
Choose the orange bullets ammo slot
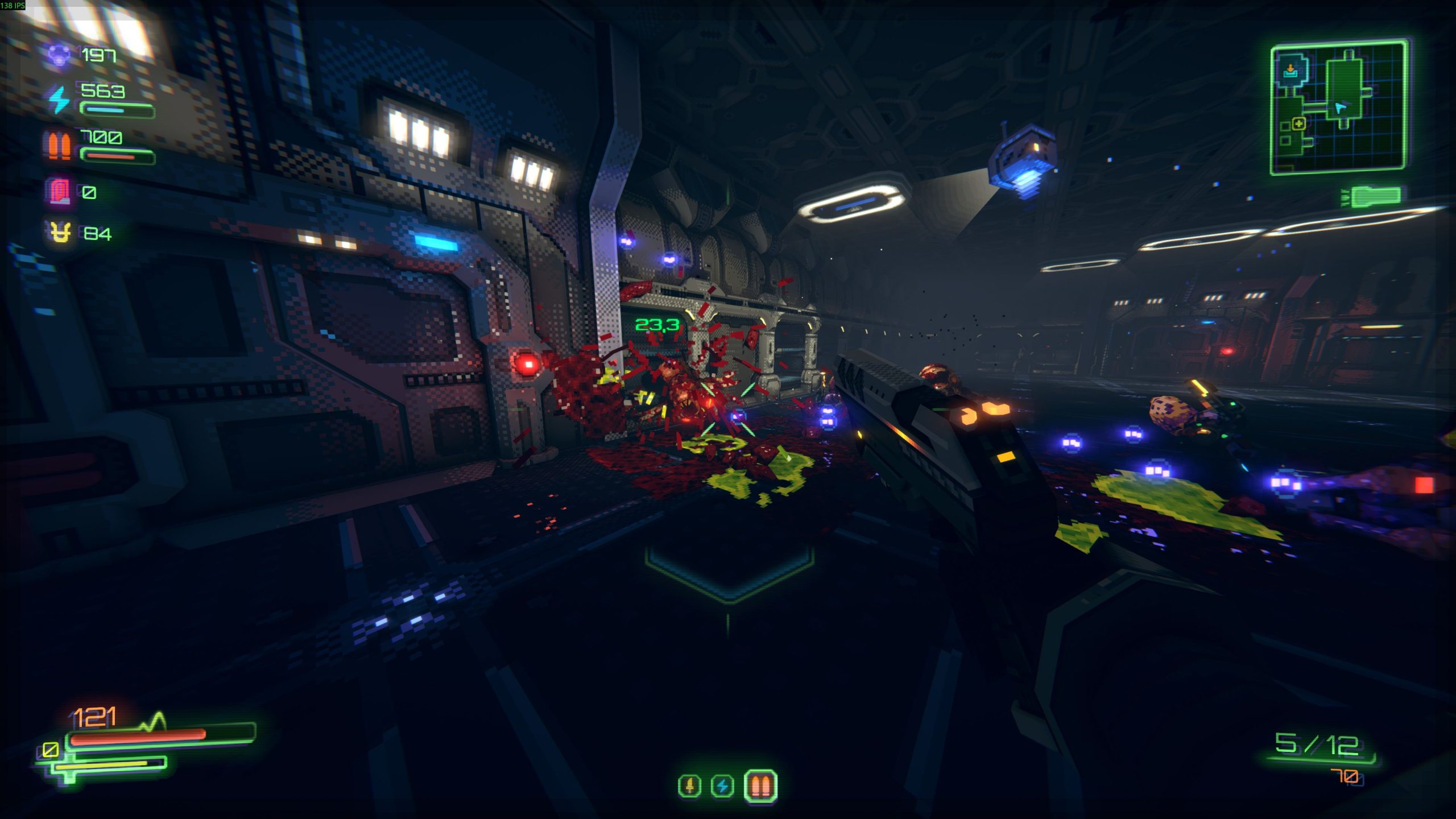pos(760,786)
